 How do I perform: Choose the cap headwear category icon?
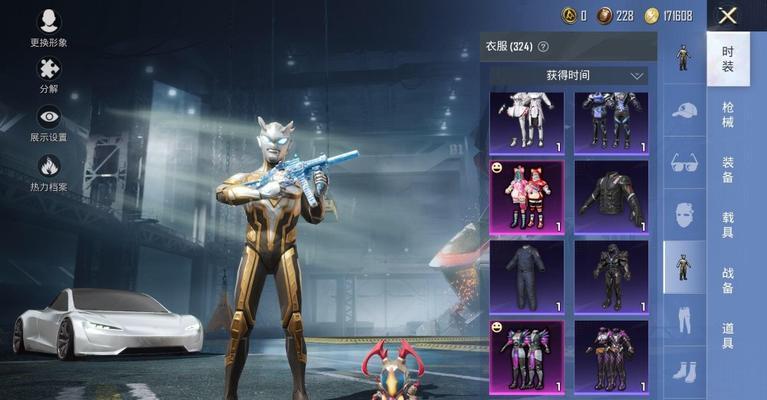(684, 110)
